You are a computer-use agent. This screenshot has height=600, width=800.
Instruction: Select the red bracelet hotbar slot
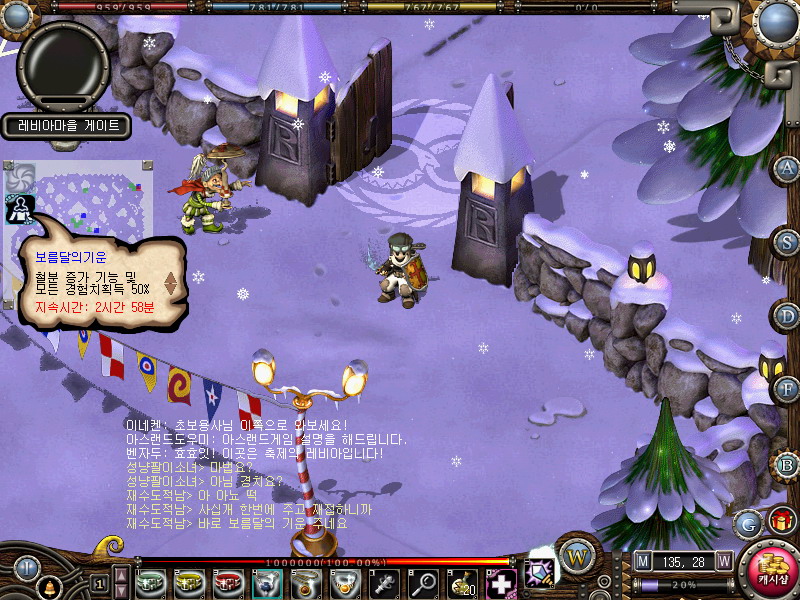pyautogui.click(x=228, y=581)
